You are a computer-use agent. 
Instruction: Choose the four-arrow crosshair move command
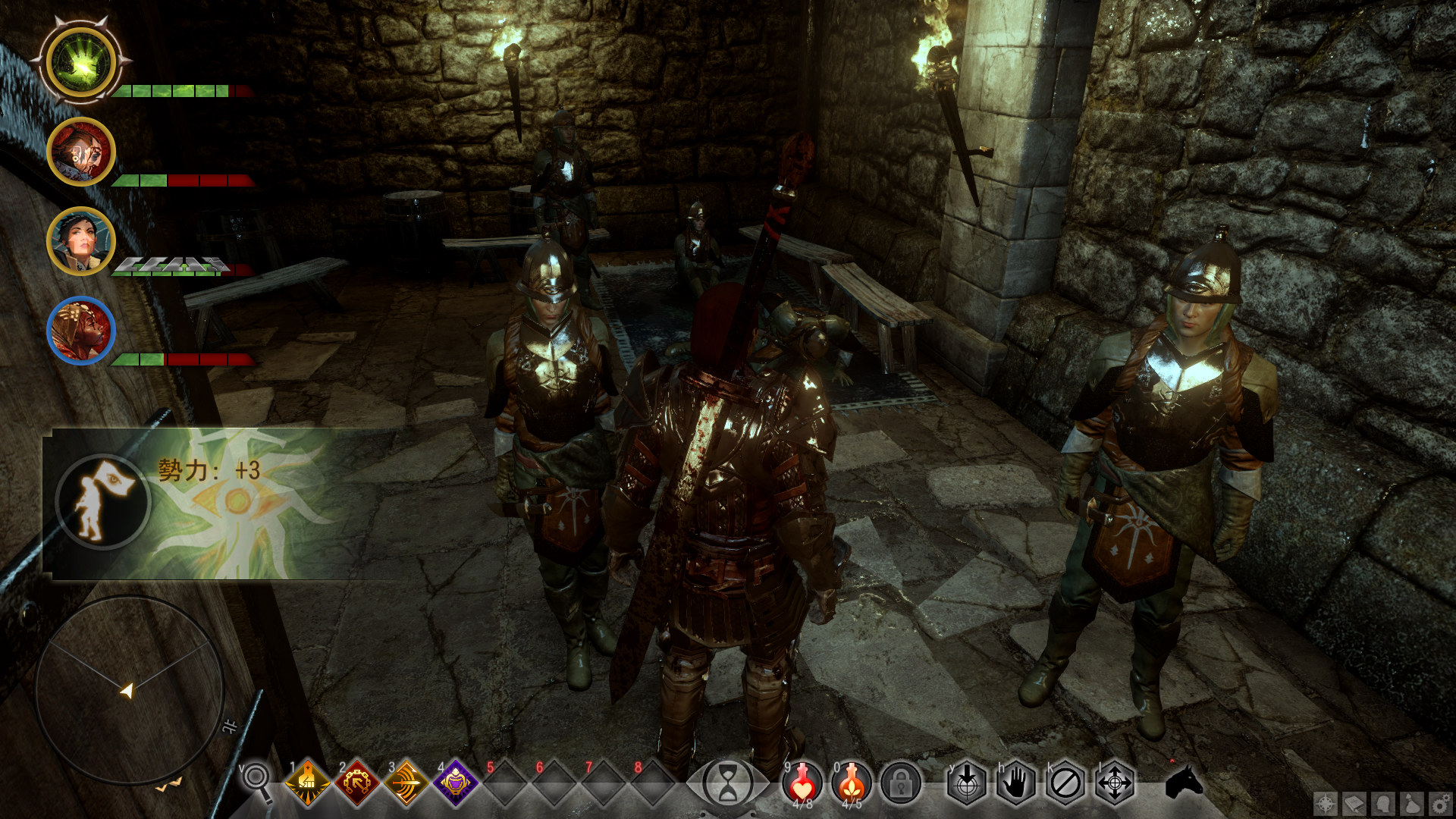coord(1115,783)
